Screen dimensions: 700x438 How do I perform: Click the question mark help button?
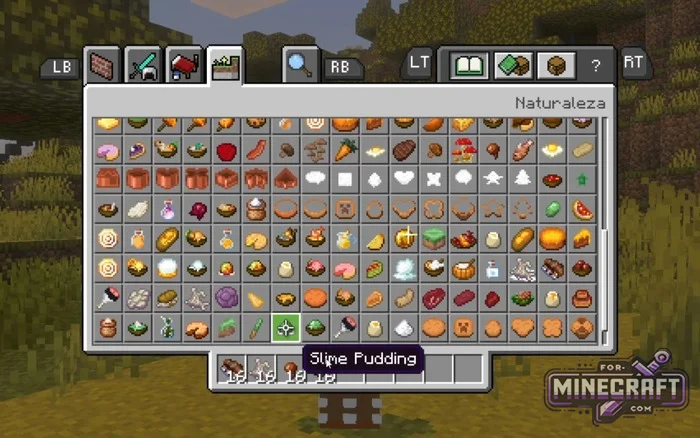coord(595,66)
